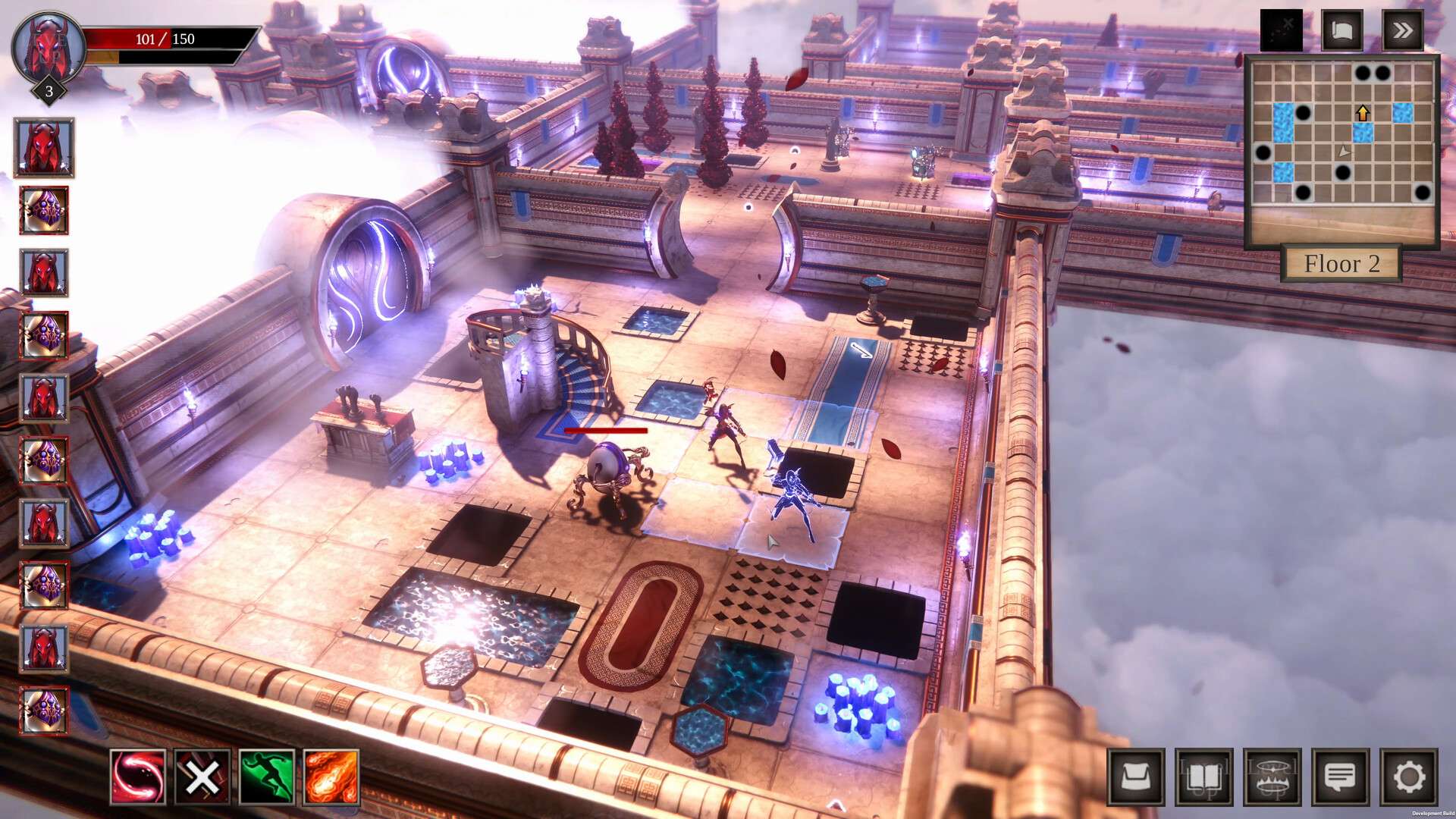Use the crossed white blades ability
Image resolution: width=1456 pixels, height=819 pixels.
pyautogui.click(x=202, y=777)
